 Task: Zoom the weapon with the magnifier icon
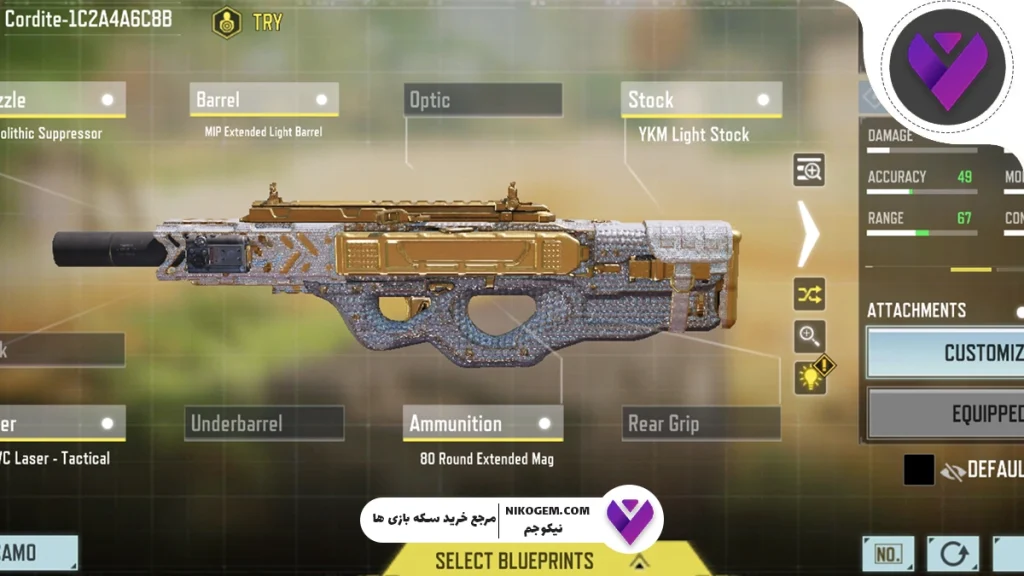tap(809, 336)
